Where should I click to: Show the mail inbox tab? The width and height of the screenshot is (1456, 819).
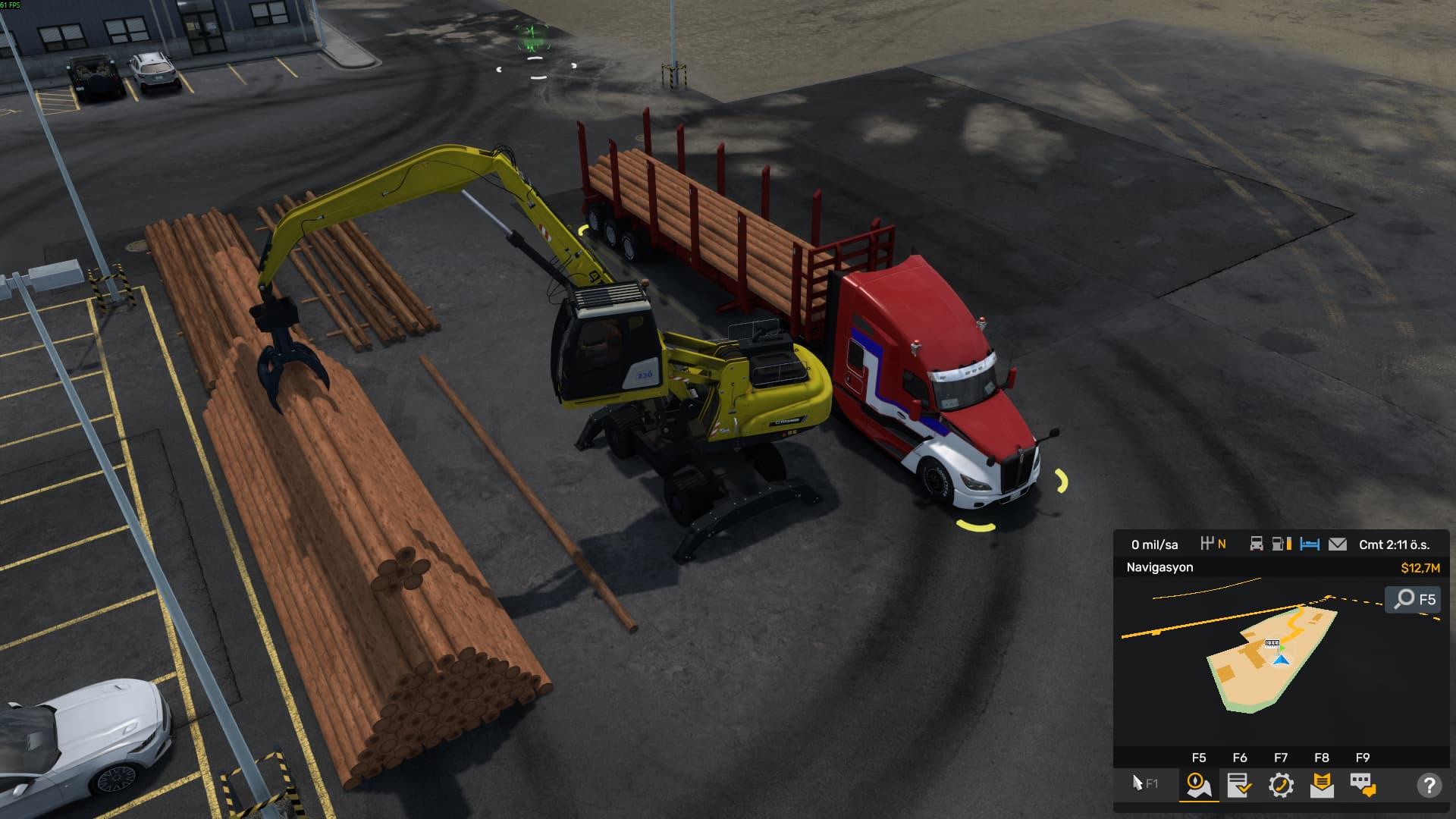pos(1322,785)
